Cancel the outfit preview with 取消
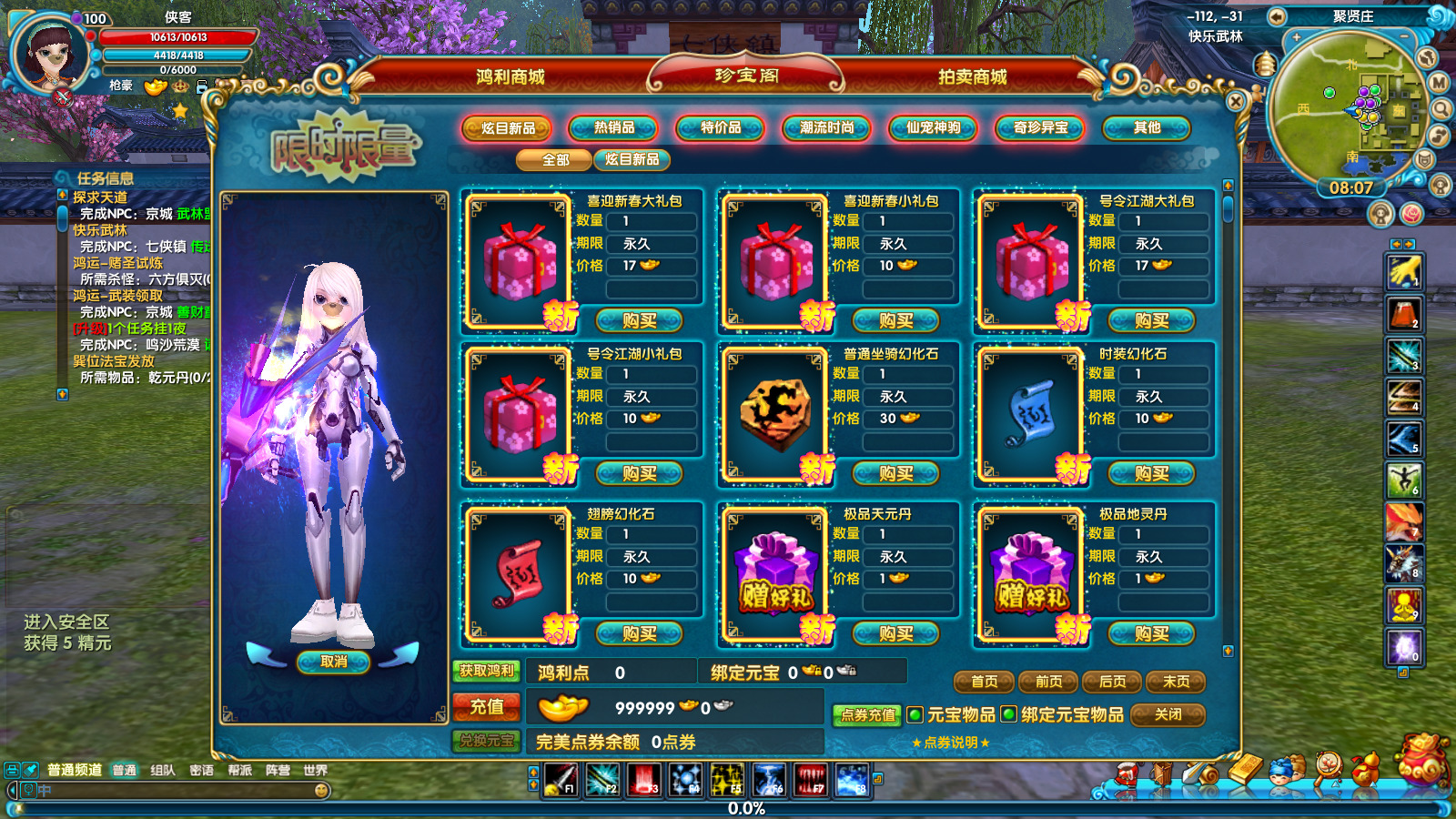 [333, 662]
